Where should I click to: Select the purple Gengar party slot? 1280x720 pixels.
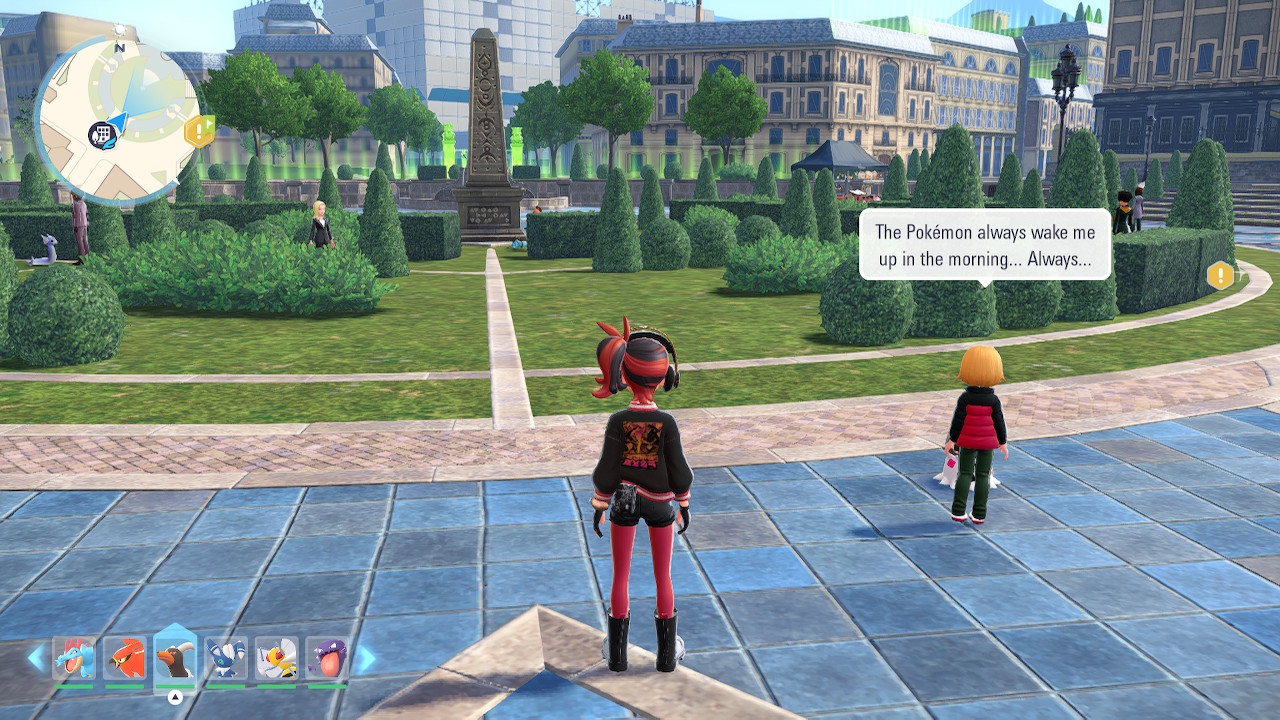pos(327,659)
